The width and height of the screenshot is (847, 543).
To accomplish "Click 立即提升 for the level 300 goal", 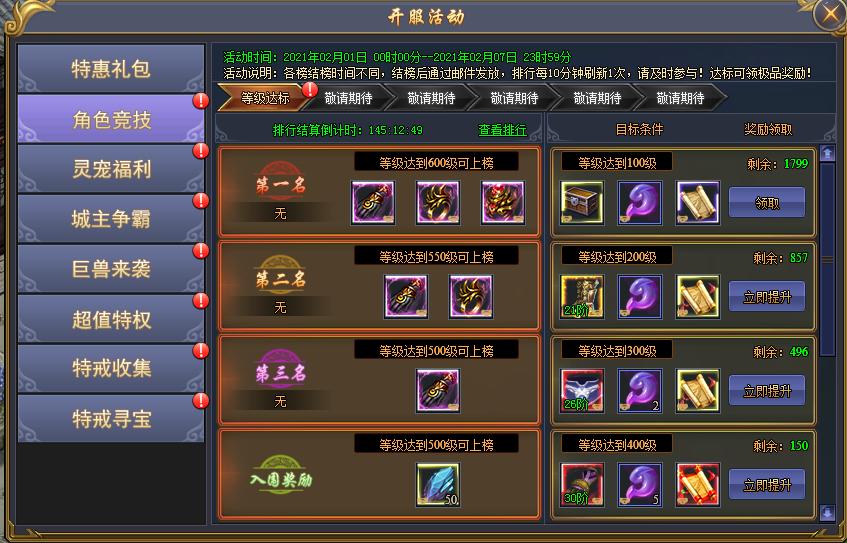I will (767, 390).
